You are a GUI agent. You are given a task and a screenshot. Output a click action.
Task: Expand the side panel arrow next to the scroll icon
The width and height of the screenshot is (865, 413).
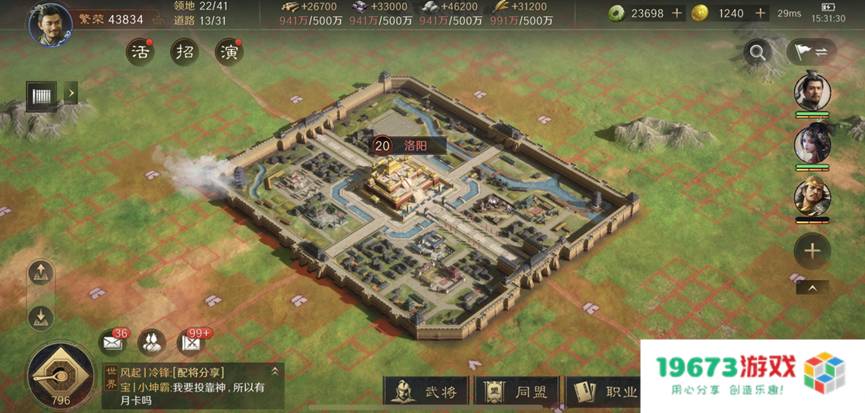tap(70, 94)
